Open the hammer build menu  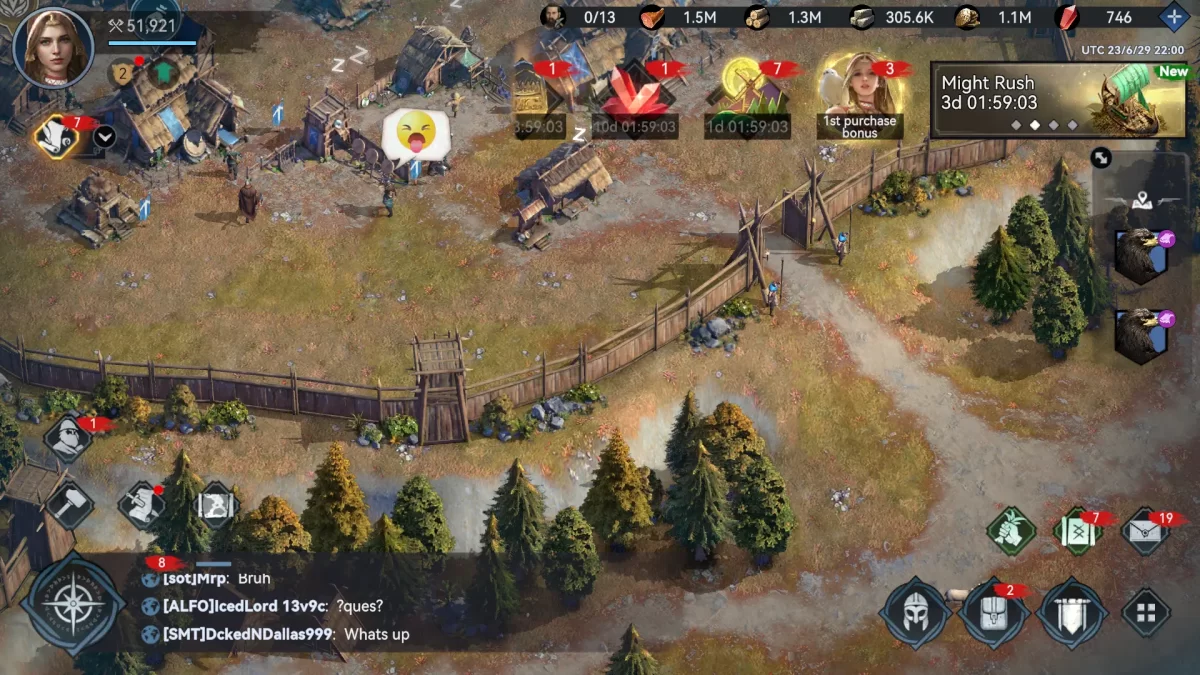click(x=69, y=505)
